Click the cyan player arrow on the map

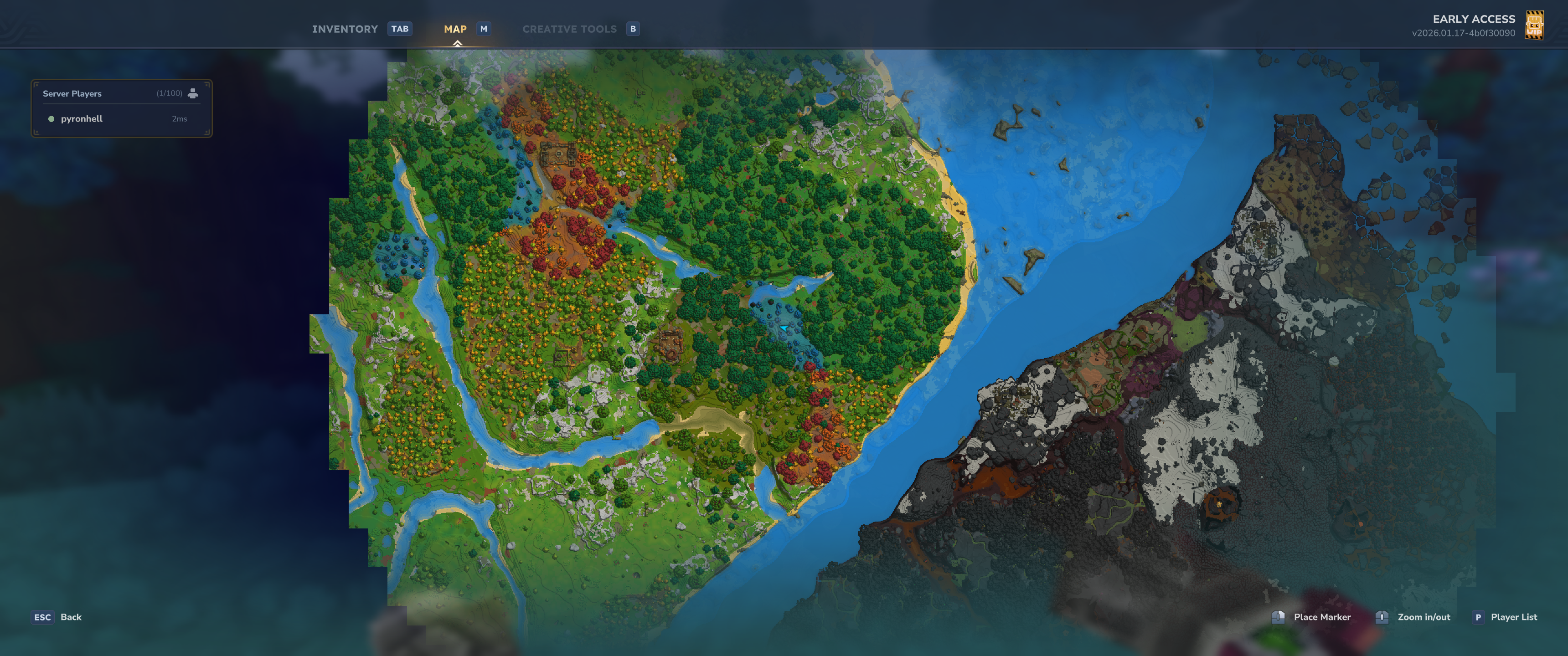784,328
